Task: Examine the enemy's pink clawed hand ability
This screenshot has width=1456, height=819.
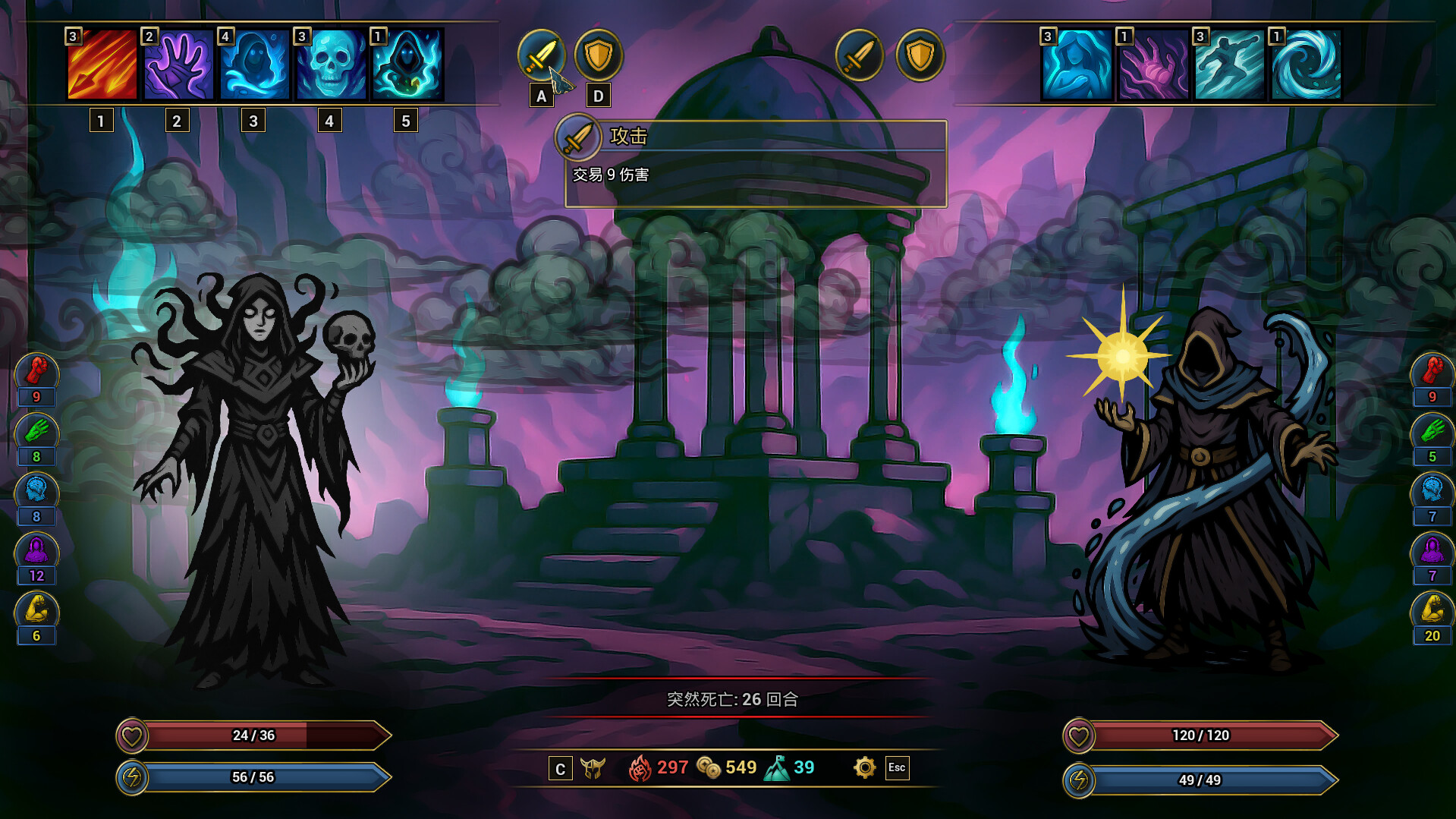Action: pos(1153,65)
